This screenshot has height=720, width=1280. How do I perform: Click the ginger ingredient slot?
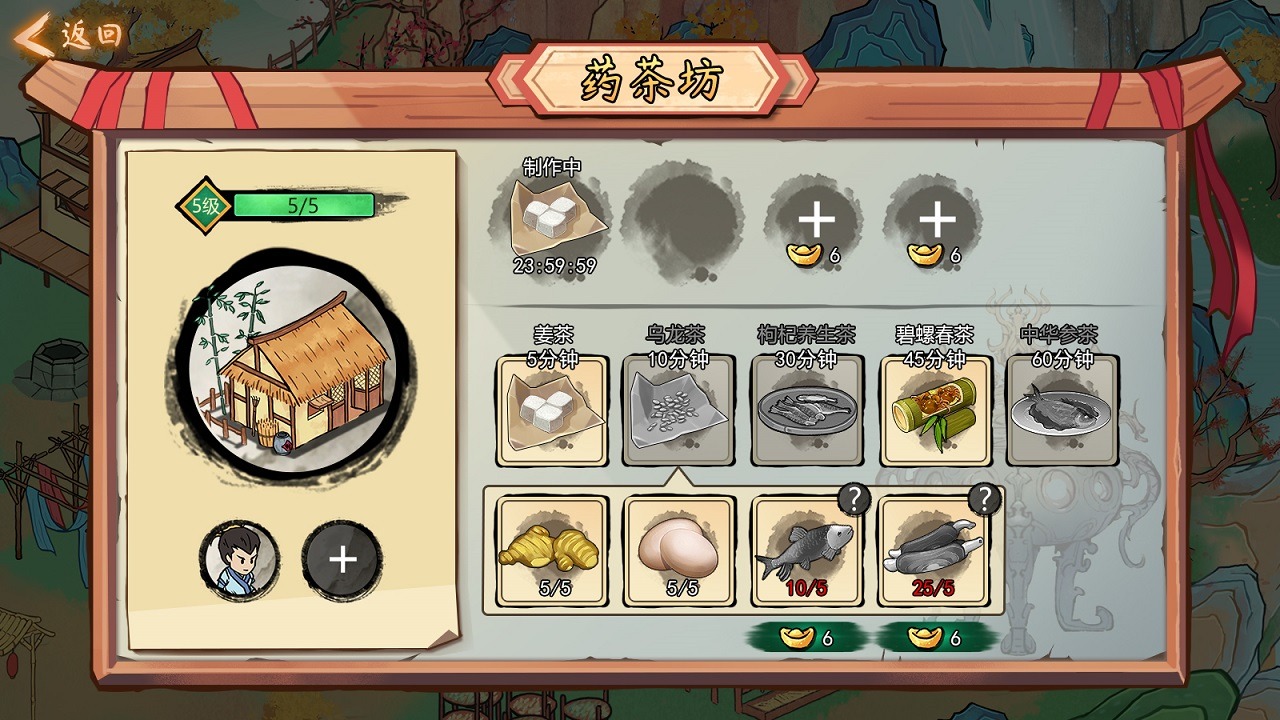pyautogui.click(x=553, y=552)
